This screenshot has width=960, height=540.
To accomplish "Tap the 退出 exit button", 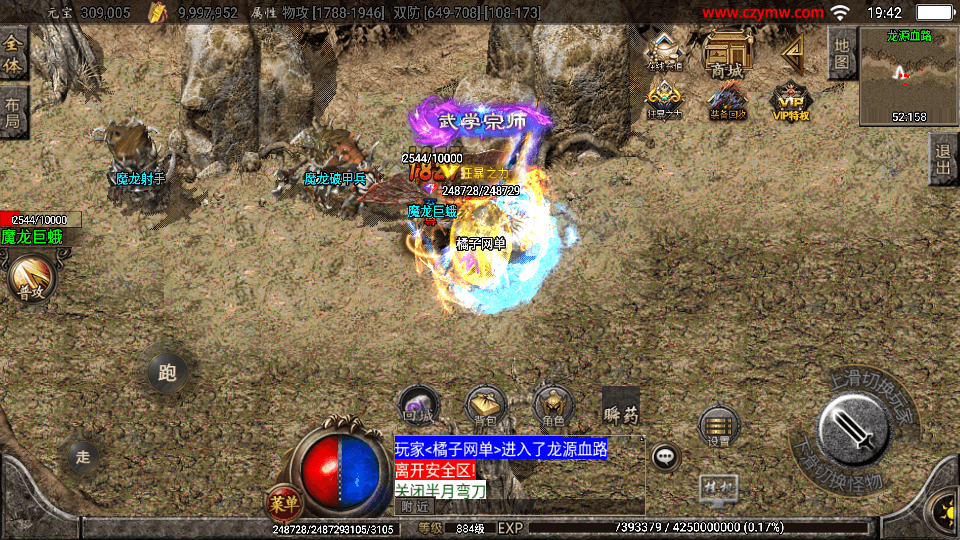I will pyautogui.click(x=941, y=159).
